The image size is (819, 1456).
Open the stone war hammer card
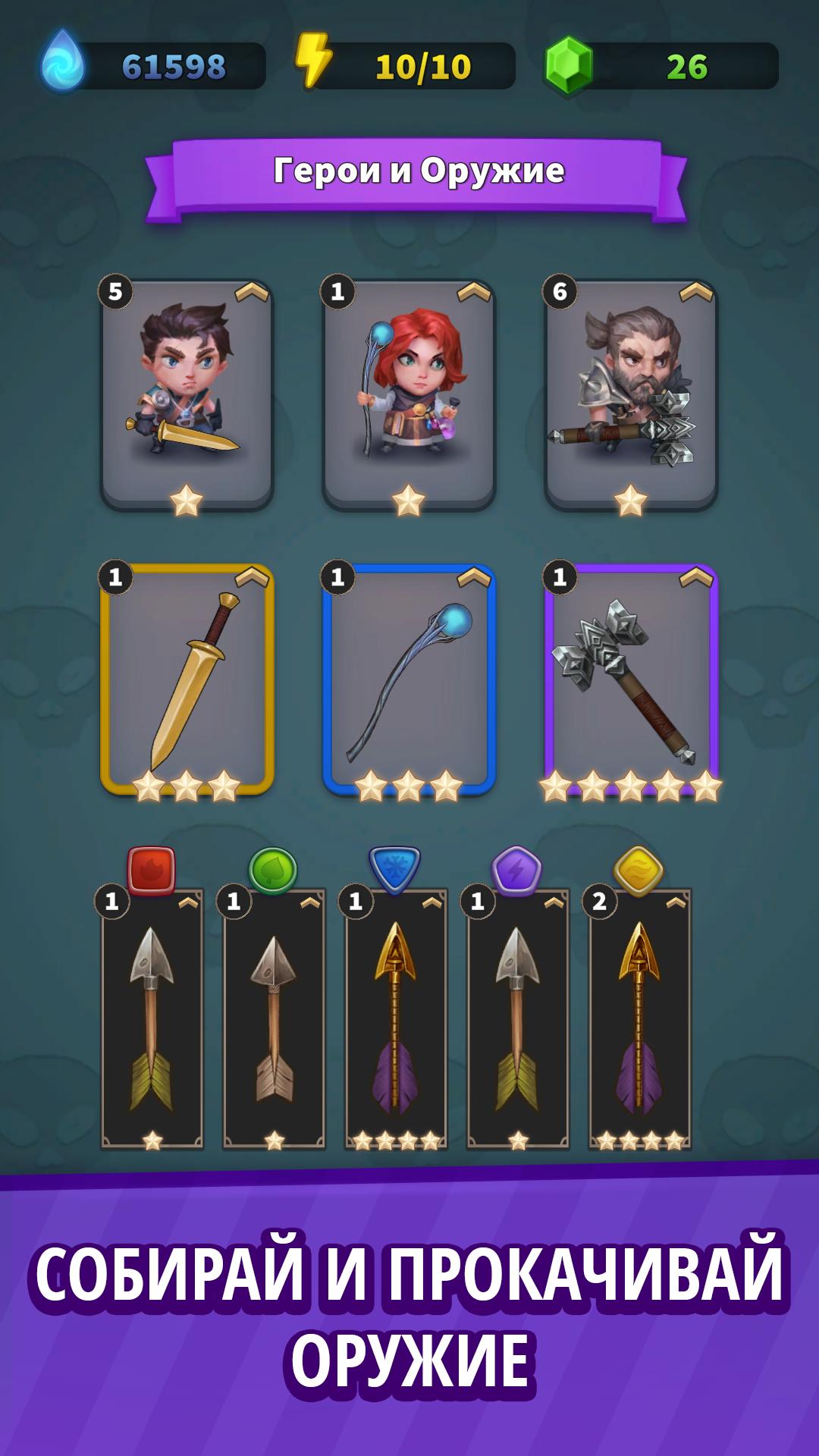point(631,679)
